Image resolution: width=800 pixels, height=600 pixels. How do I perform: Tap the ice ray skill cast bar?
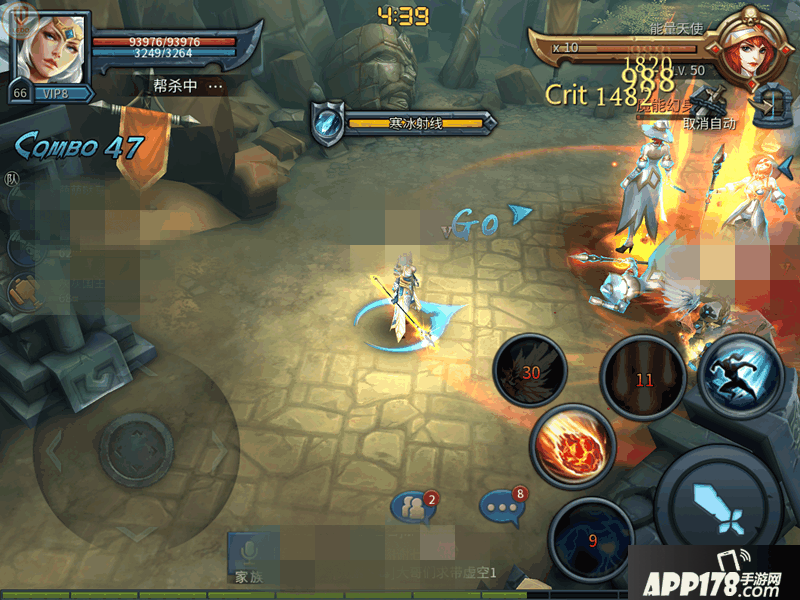(405, 122)
